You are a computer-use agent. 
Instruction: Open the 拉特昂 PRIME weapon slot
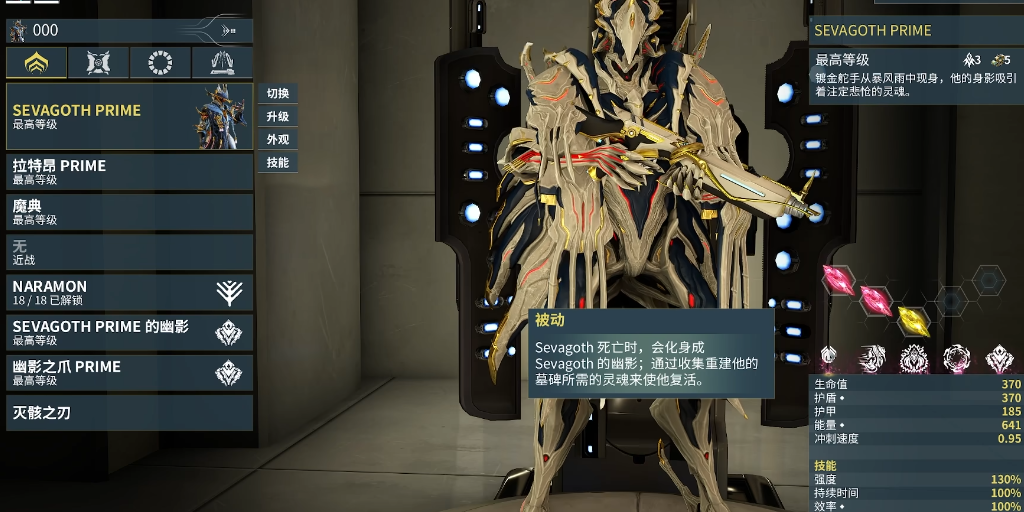click(129, 172)
